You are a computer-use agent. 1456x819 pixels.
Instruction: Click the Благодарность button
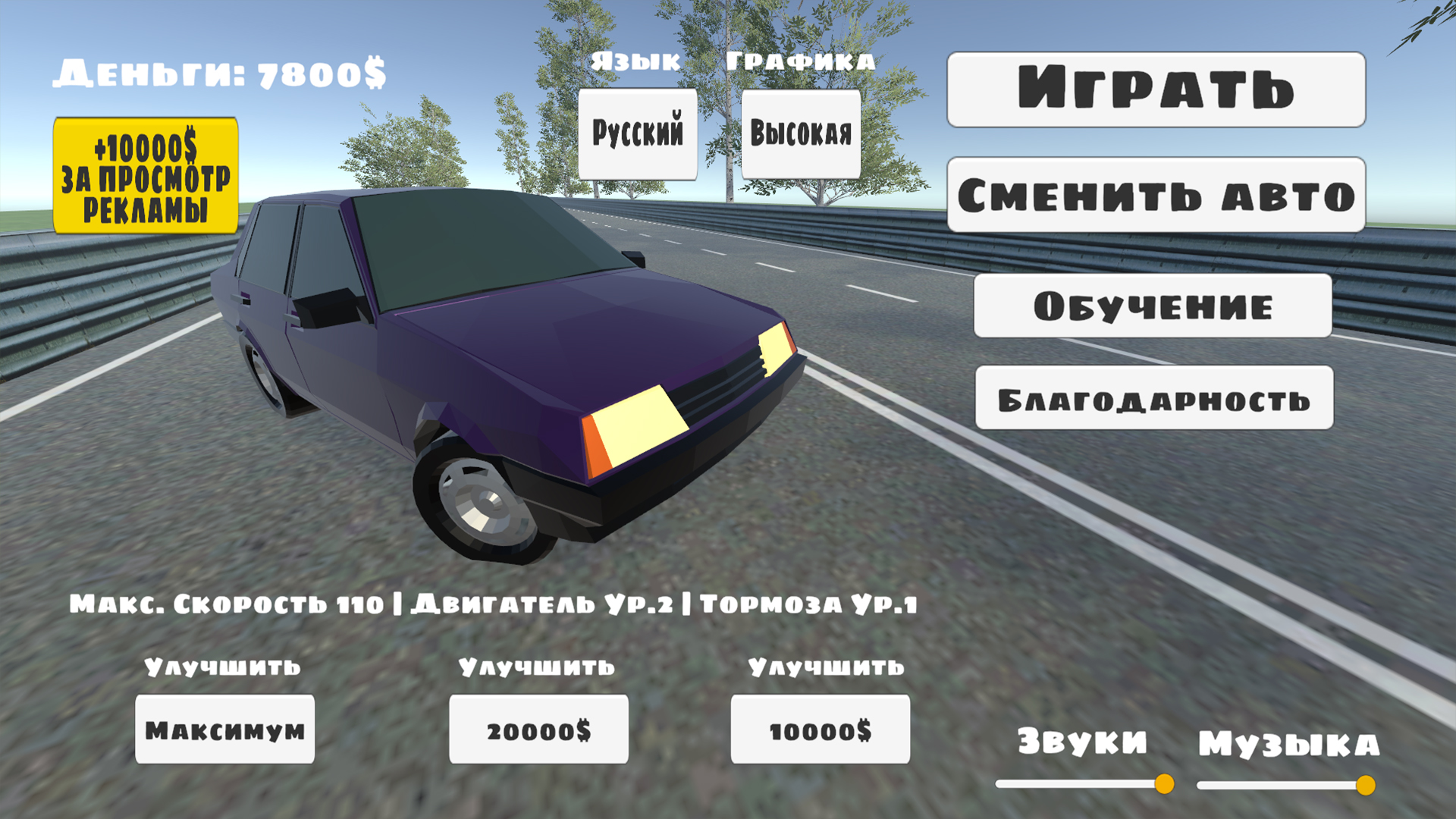[1154, 400]
